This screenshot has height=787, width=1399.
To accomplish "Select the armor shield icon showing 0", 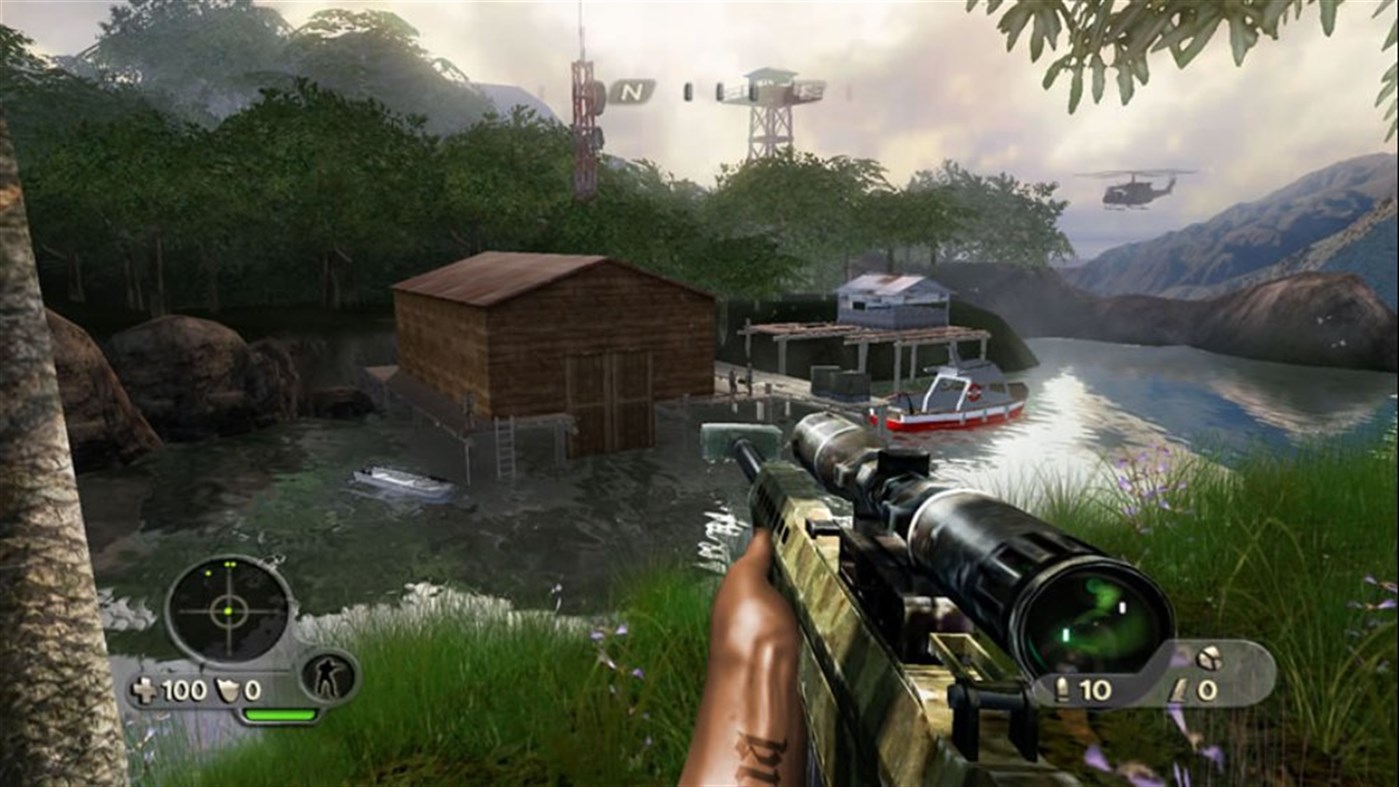I will [x=228, y=688].
